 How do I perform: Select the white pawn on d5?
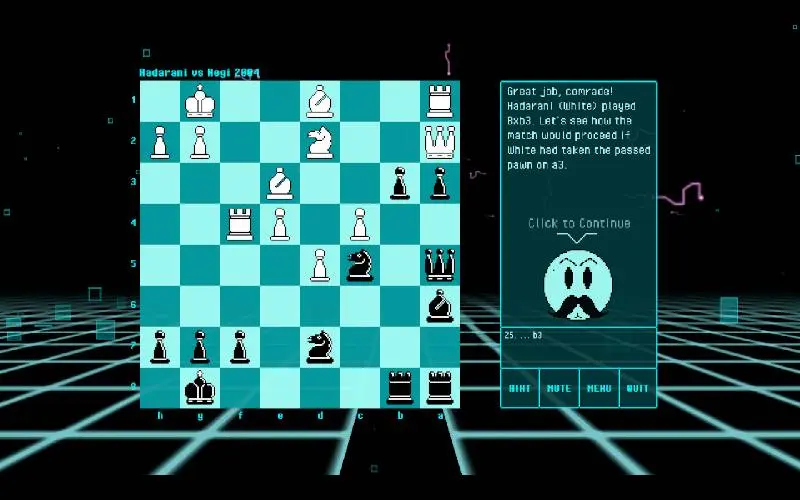tap(319, 265)
